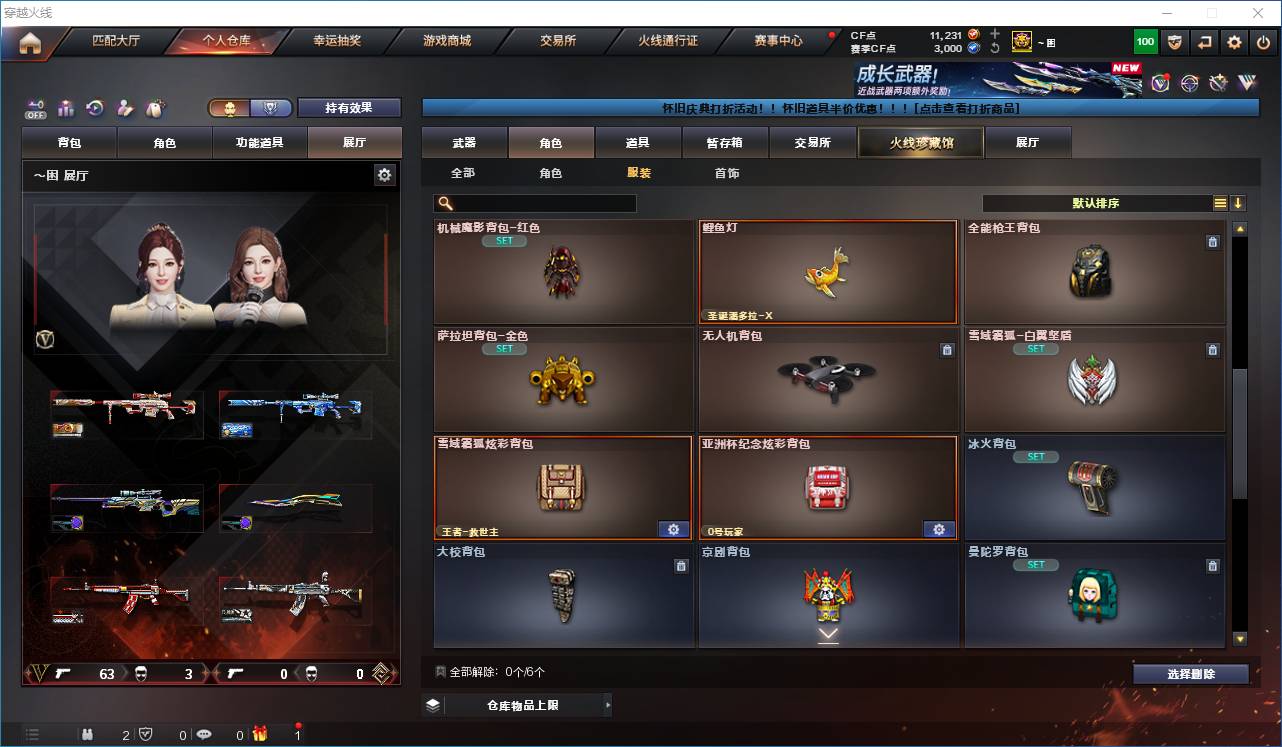
Task: Click the down chevron on the 京剧背包 card
Action: [x=827, y=633]
